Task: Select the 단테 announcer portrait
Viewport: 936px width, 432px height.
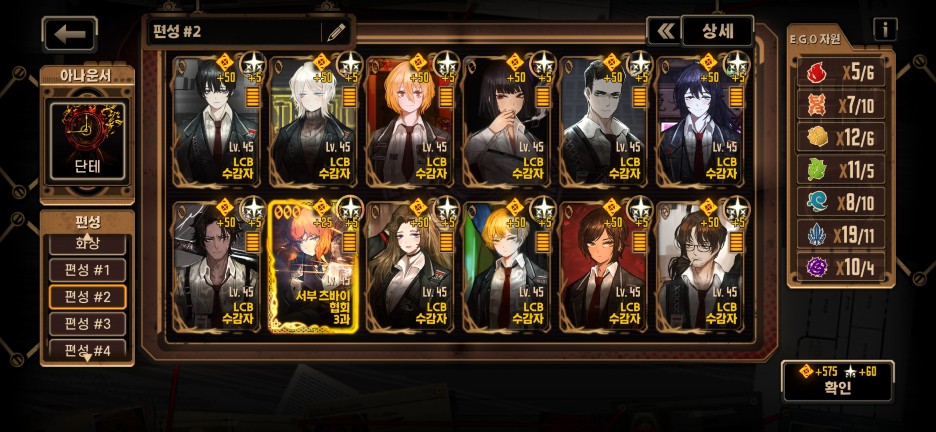Action: tap(87, 140)
